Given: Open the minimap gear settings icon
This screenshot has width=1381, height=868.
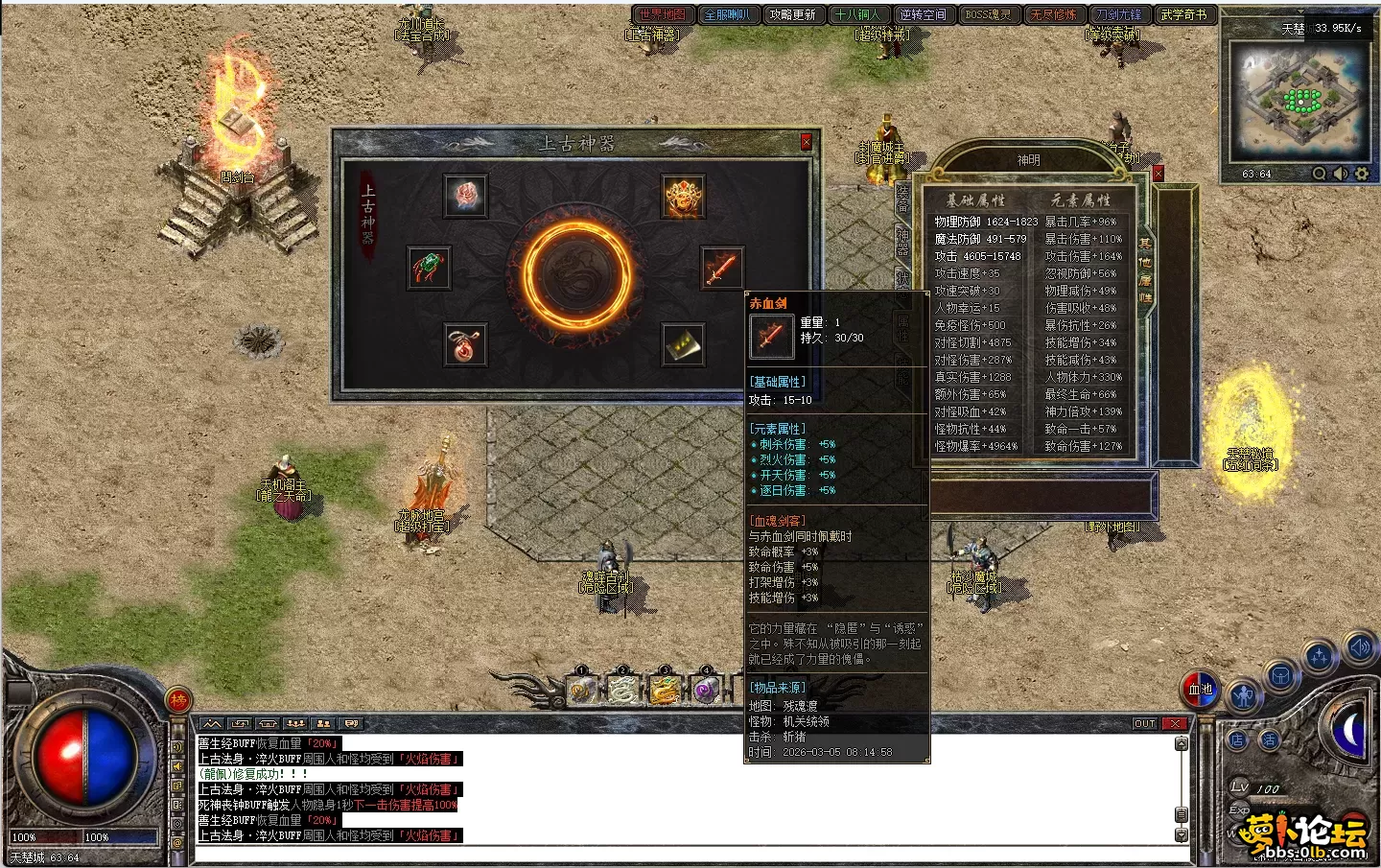Looking at the screenshot, I should click(1361, 174).
